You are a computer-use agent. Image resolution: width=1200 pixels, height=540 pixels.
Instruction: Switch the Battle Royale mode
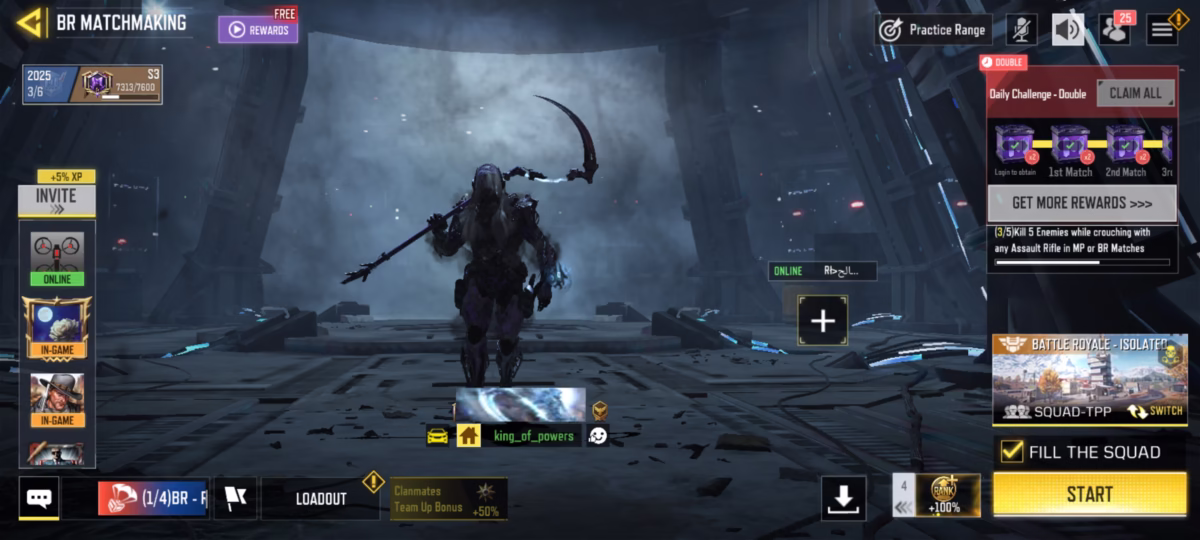(x=1156, y=410)
